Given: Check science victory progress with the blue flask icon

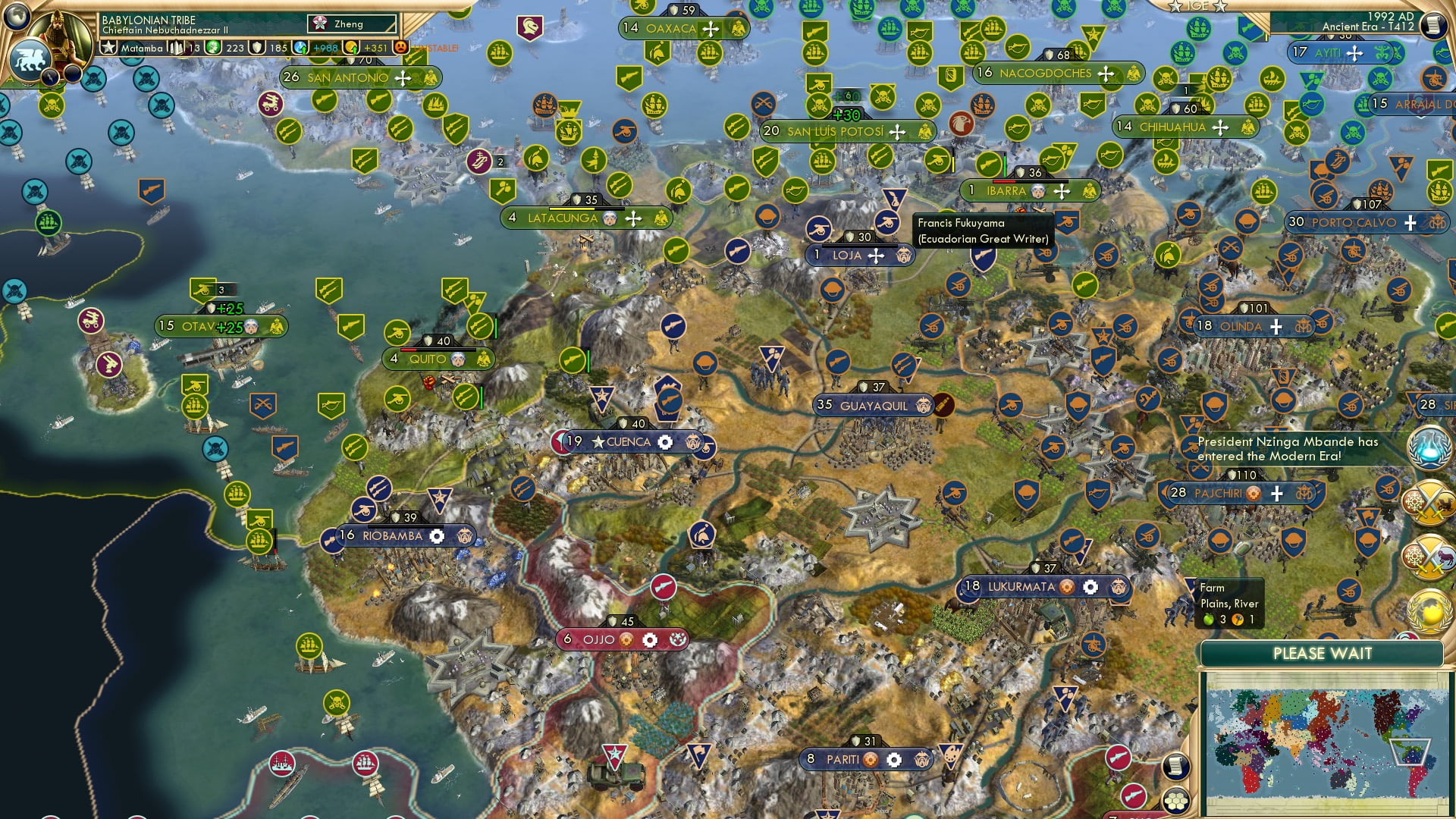Looking at the screenshot, I should point(1429,447).
